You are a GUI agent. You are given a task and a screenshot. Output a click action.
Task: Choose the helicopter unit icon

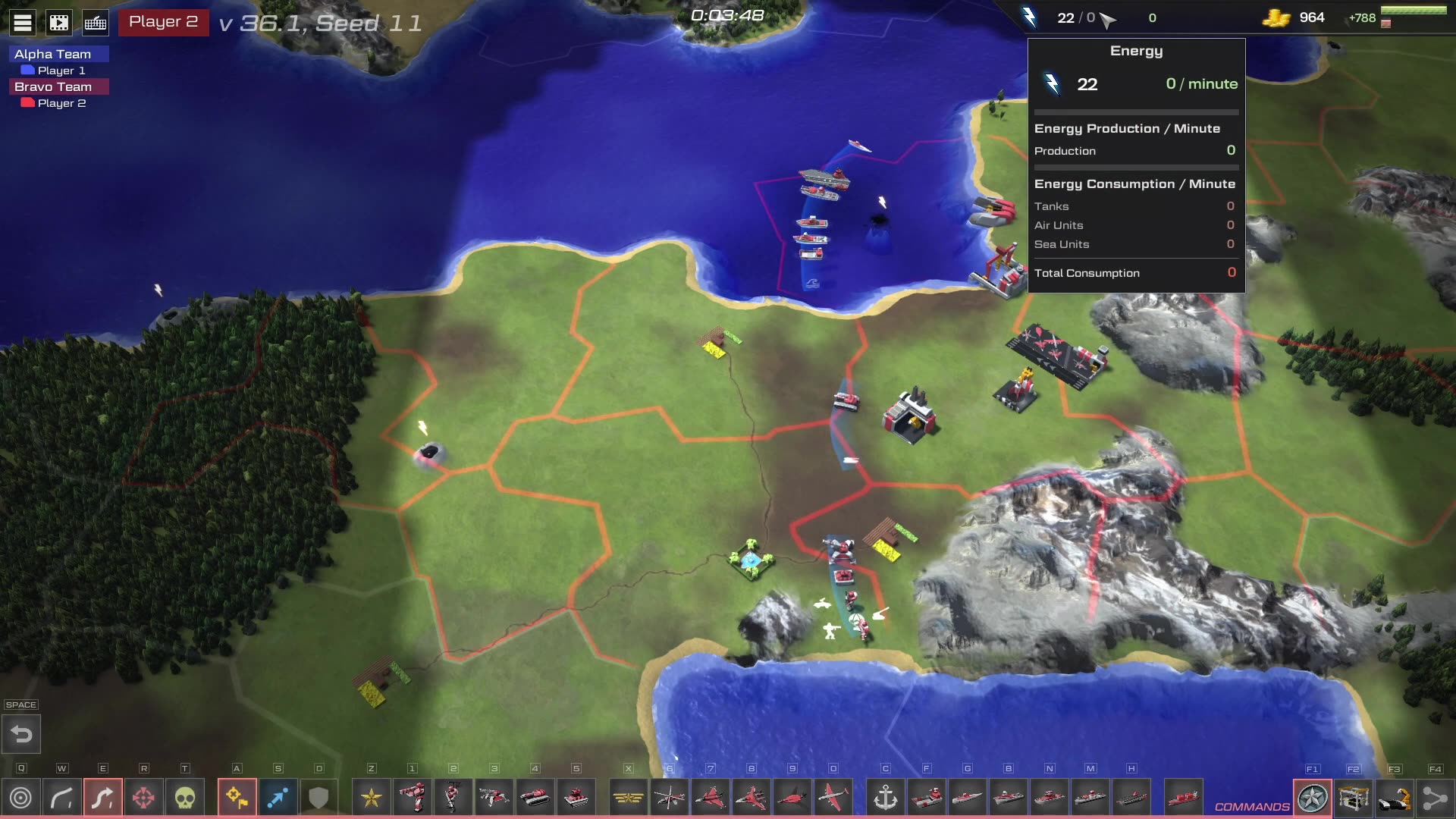tap(669, 798)
